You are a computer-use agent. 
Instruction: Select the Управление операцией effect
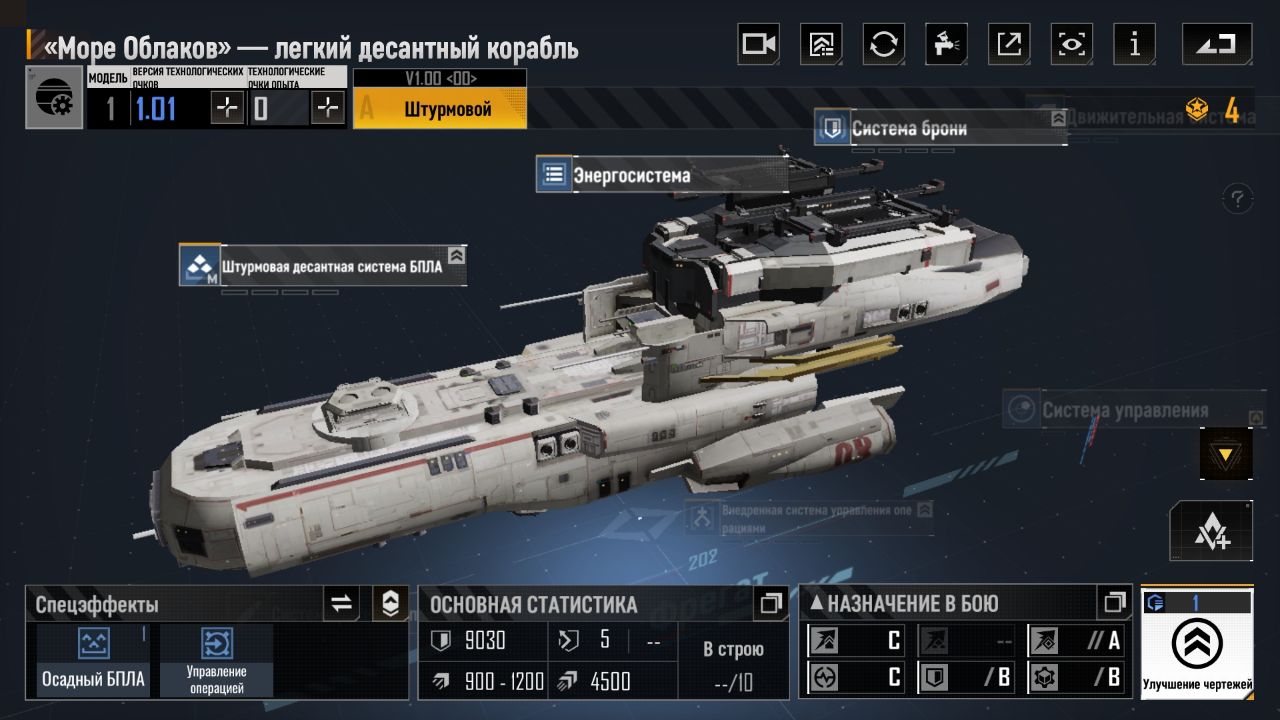(x=217, y=661)
